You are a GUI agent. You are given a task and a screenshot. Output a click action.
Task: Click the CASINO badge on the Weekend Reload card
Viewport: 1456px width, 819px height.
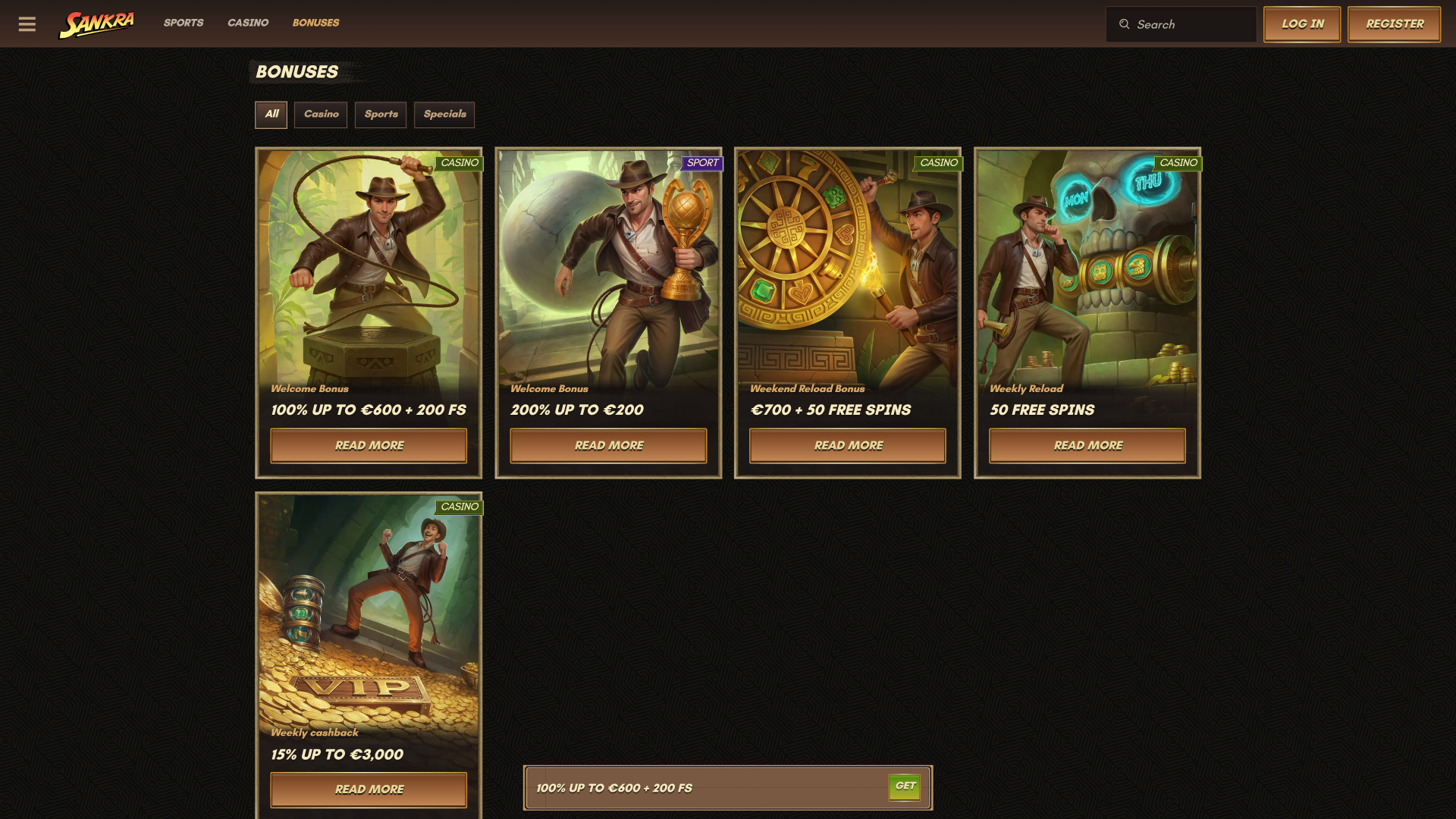(940, 163)
